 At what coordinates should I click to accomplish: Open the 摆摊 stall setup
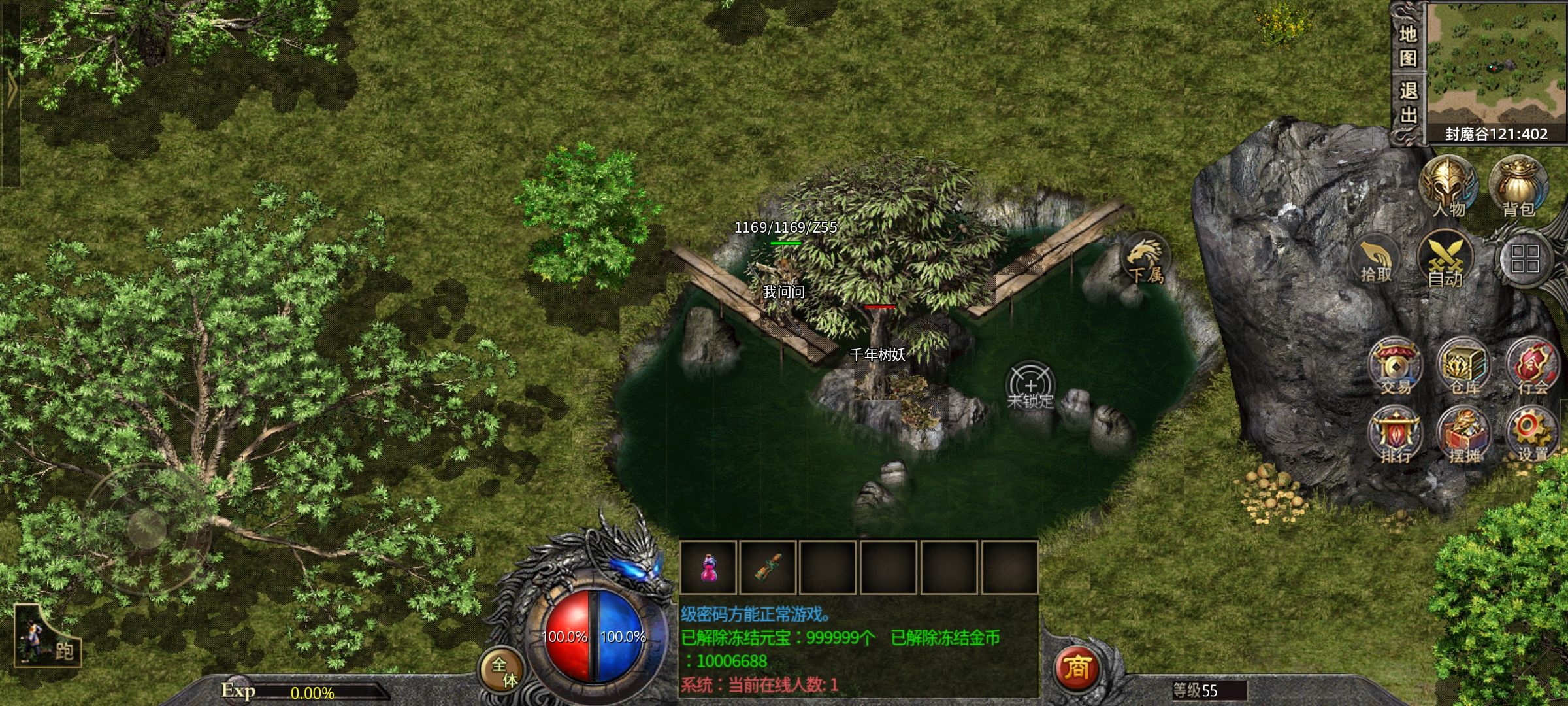pos(1465,435)
